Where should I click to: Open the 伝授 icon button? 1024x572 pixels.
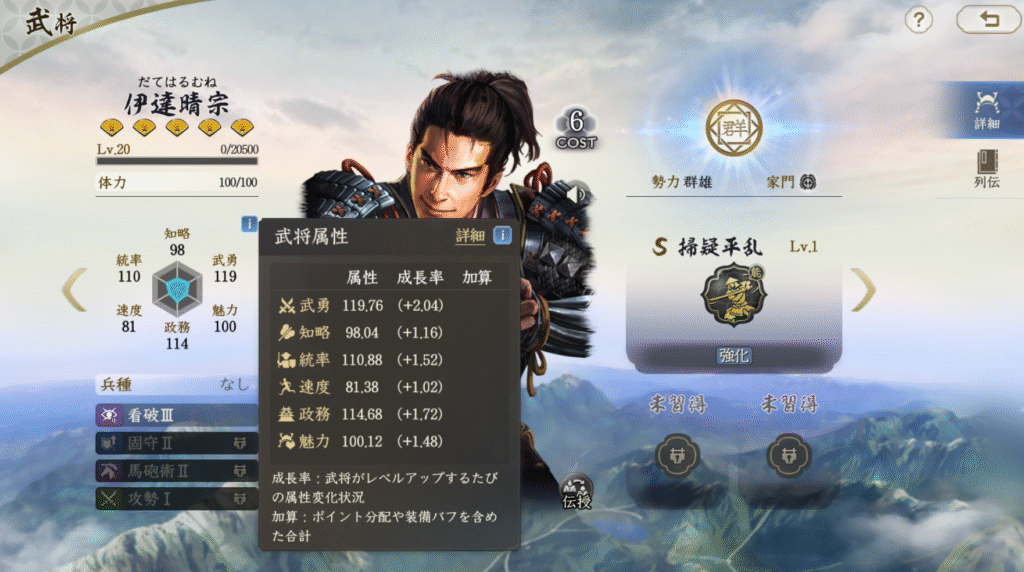tap(577, 490)
